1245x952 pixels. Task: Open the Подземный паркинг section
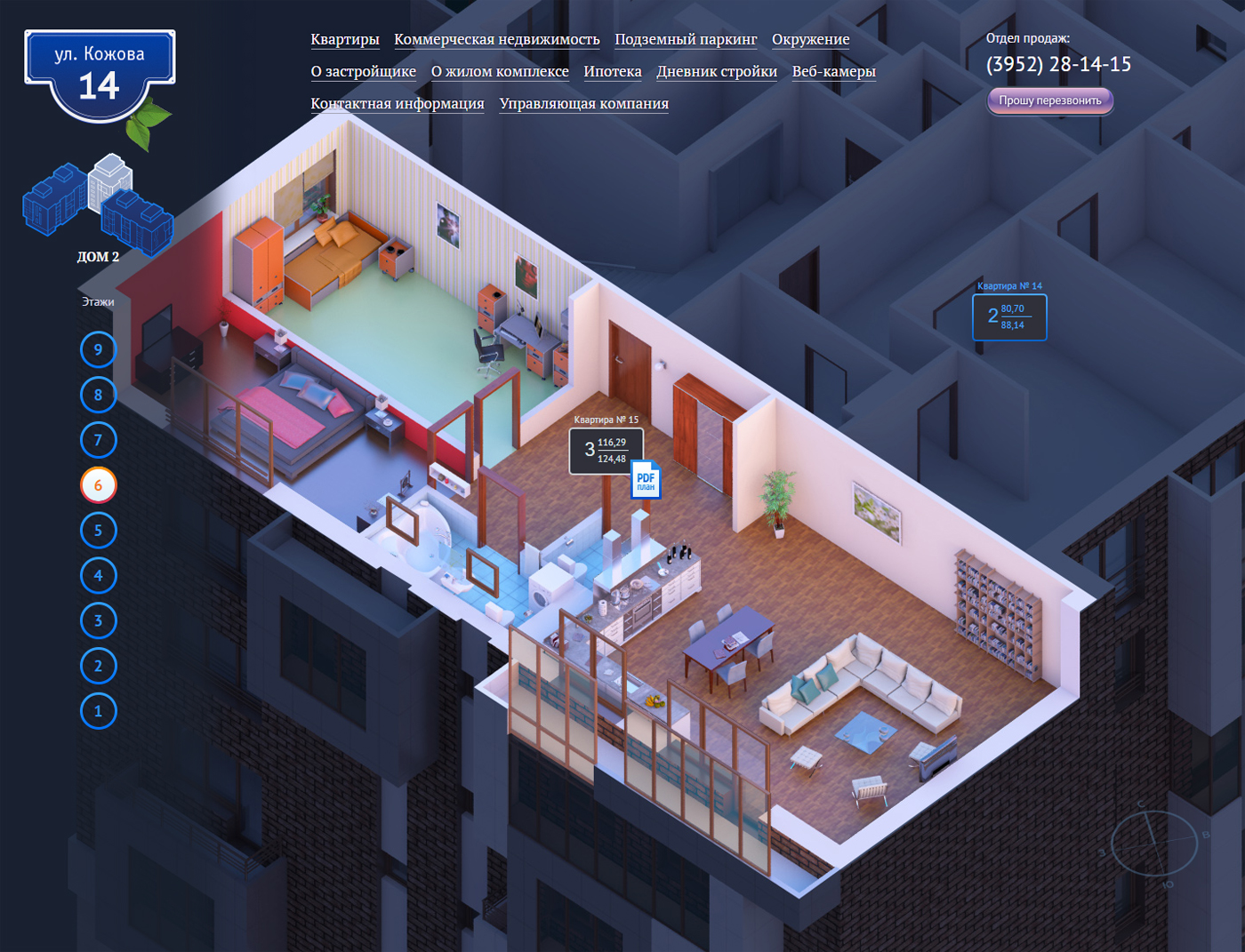686,39
